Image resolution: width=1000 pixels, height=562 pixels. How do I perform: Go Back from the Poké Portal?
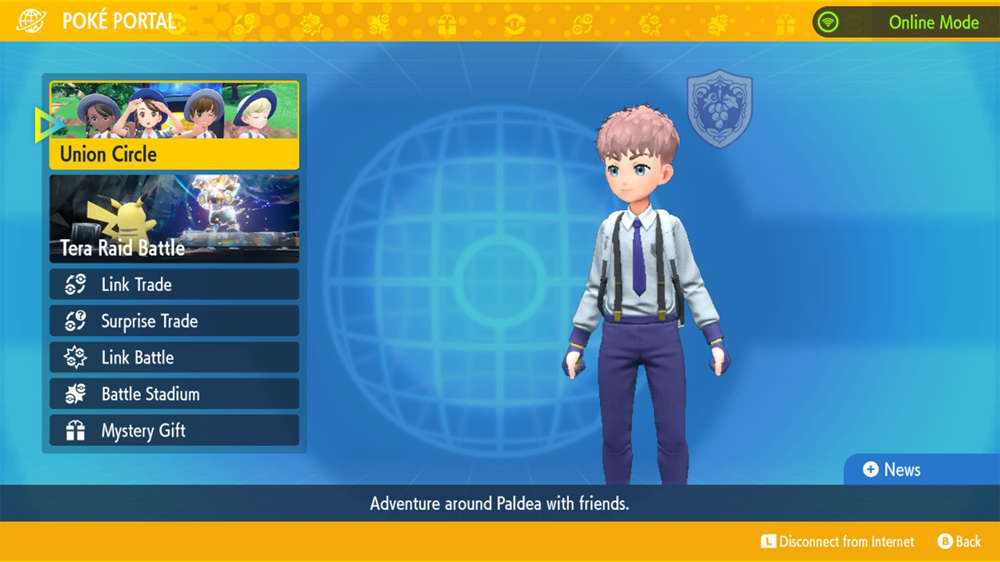[958, 541]
